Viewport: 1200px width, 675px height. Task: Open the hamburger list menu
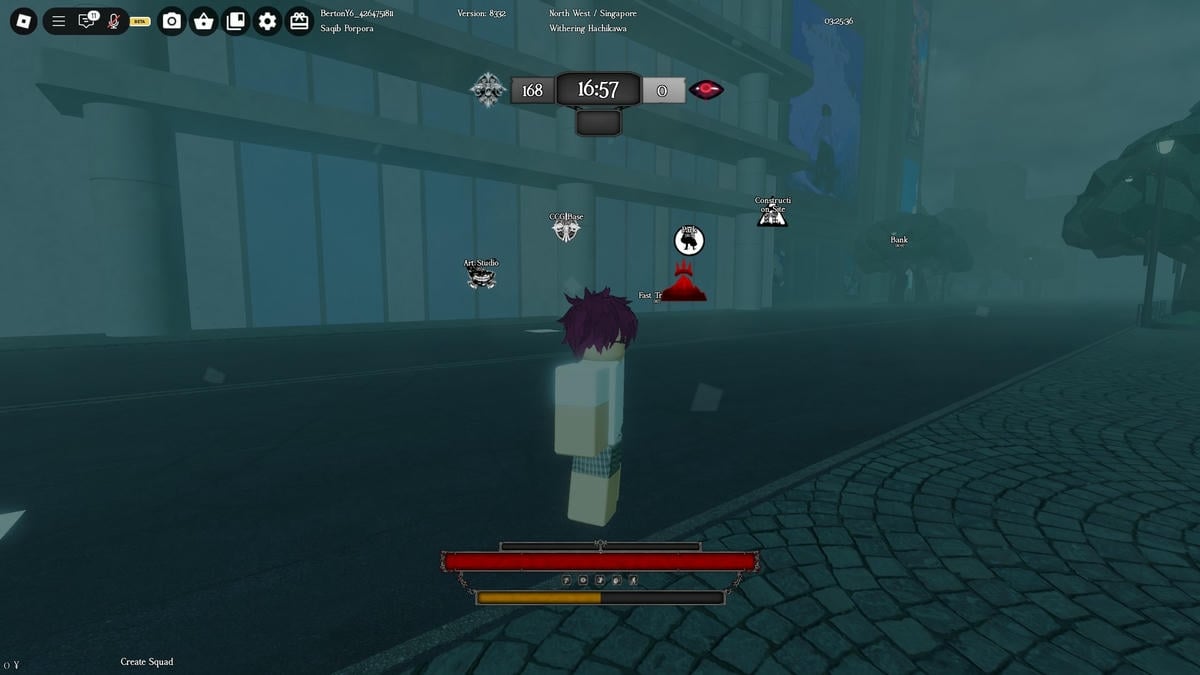click(x=59, y=21)
